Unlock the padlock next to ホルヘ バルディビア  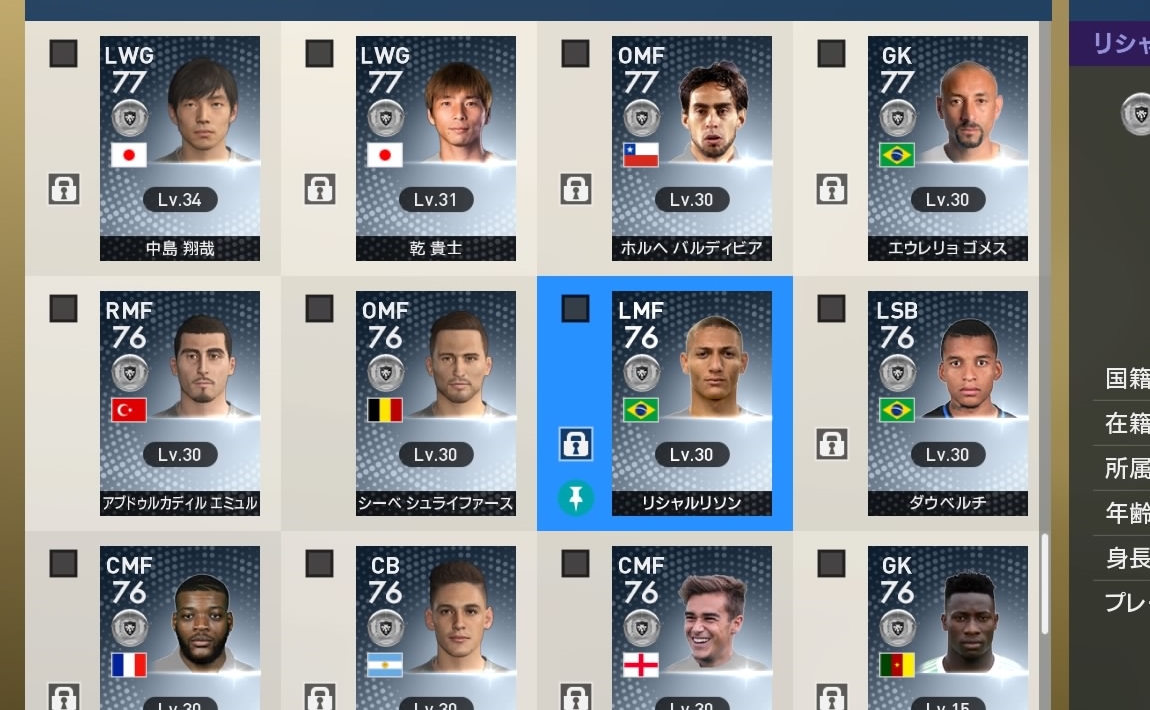(x=575, y=188)
